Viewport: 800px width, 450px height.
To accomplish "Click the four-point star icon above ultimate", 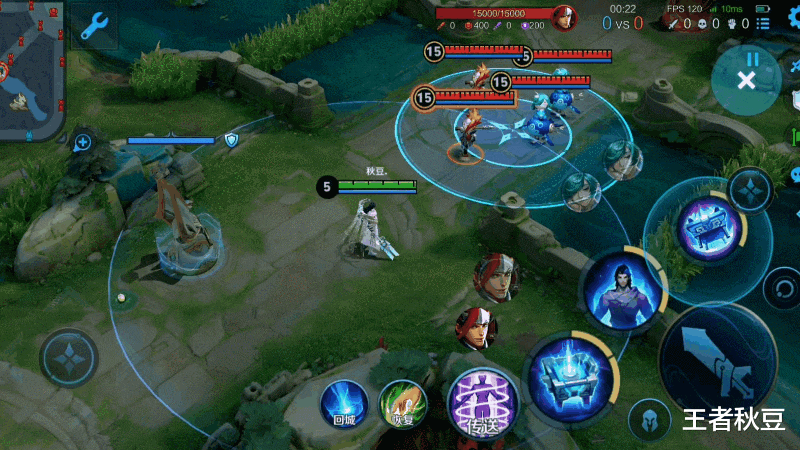I will [749, 189].
